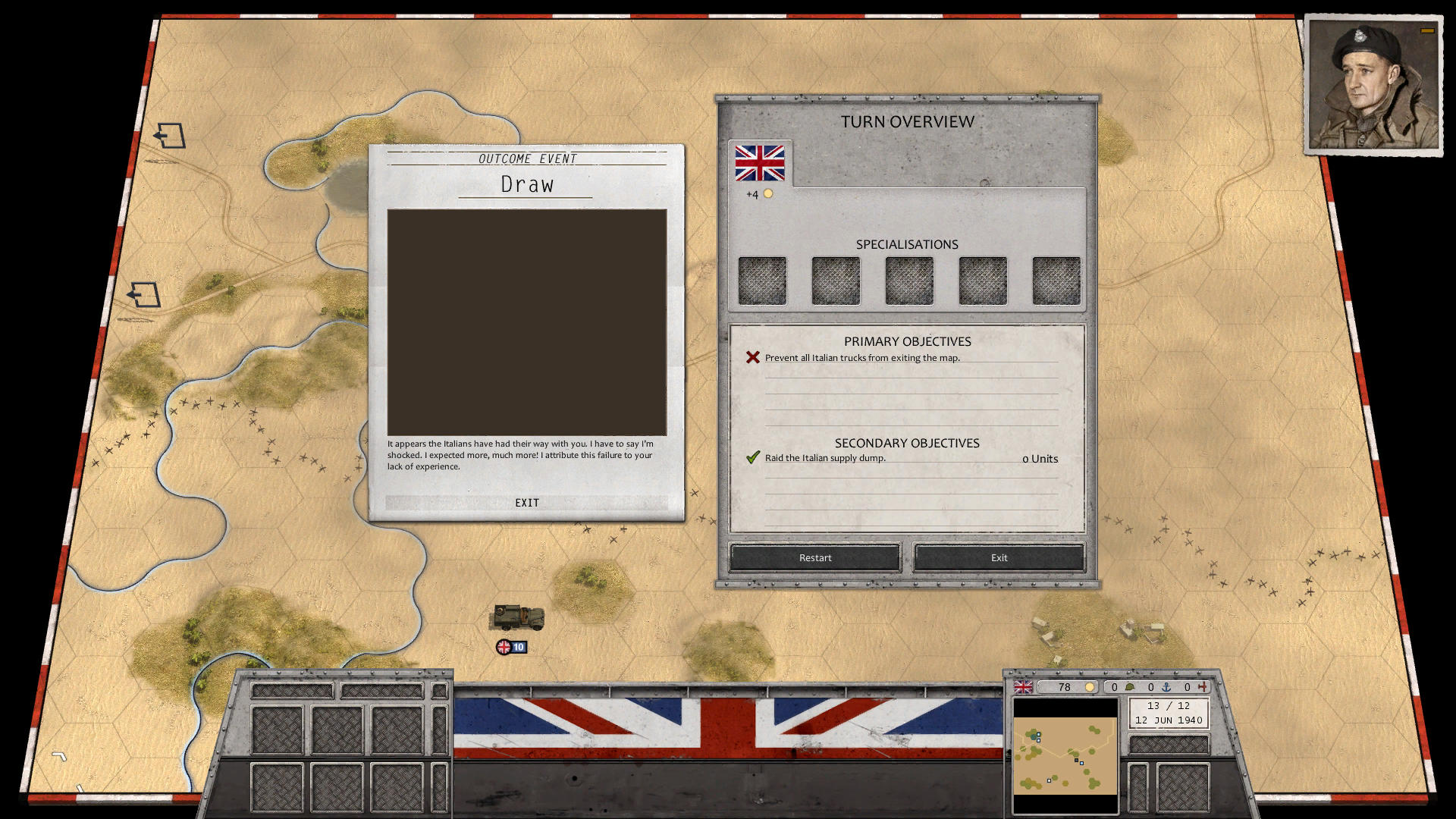
Task: Click Exit on the Outcome Event panel
Action: click(526, 502)
